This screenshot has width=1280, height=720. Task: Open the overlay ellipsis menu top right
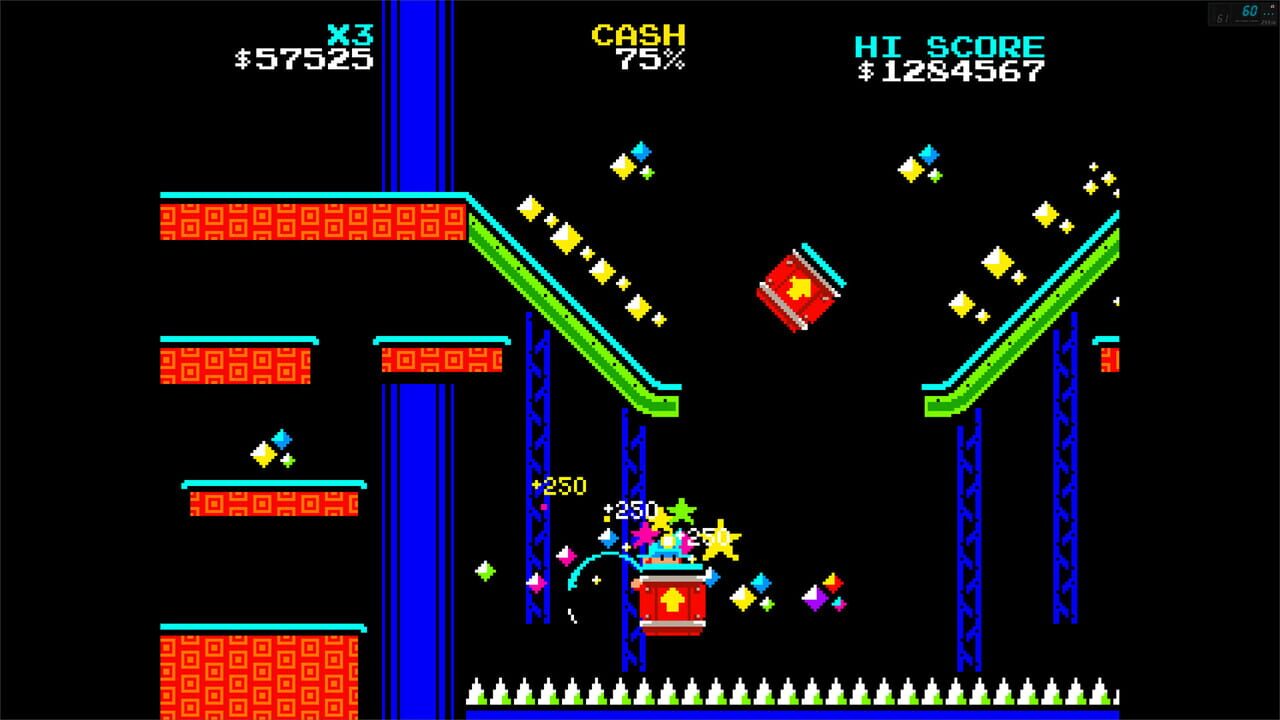click(x=1268, y=13)
